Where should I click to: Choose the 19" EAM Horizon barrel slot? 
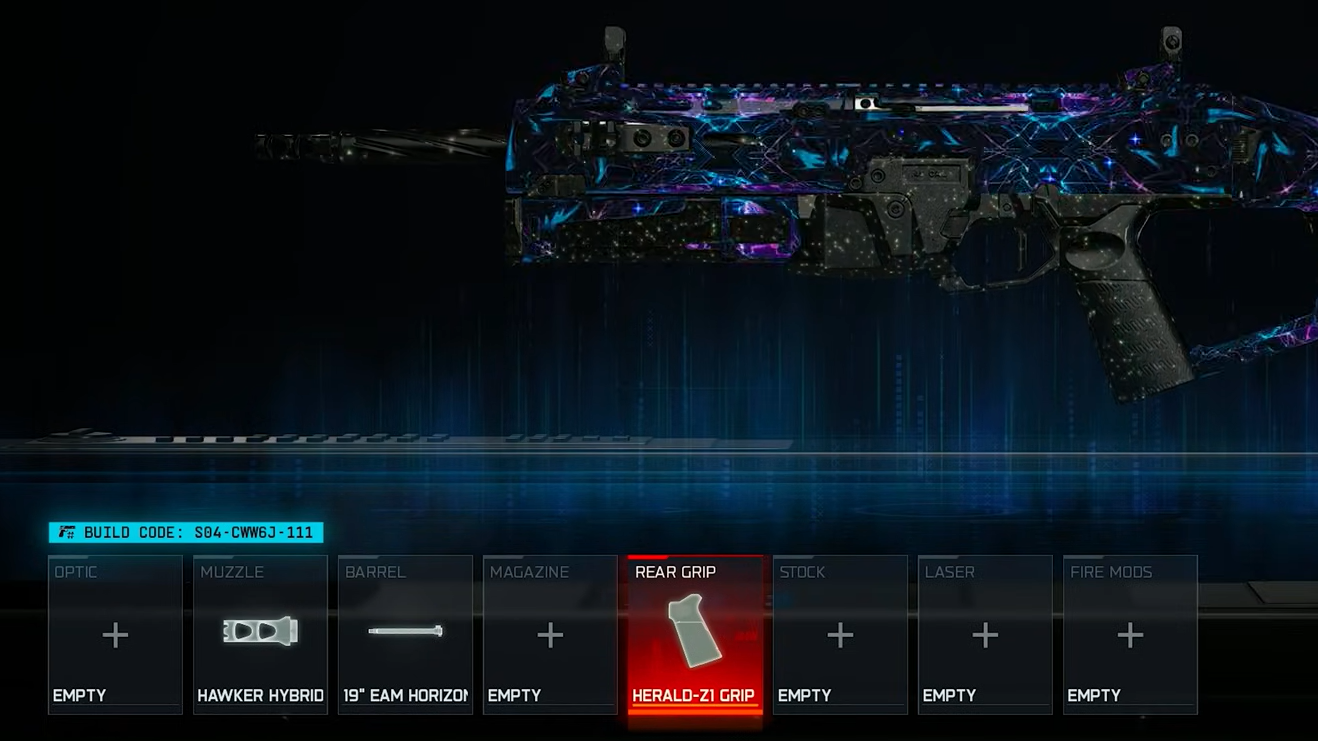click(x=405, y=634)
